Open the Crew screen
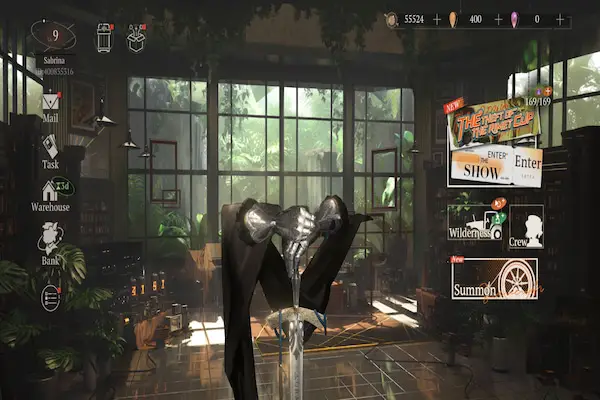This screenshot has width=600, height=400. click(x=525, y=227)
